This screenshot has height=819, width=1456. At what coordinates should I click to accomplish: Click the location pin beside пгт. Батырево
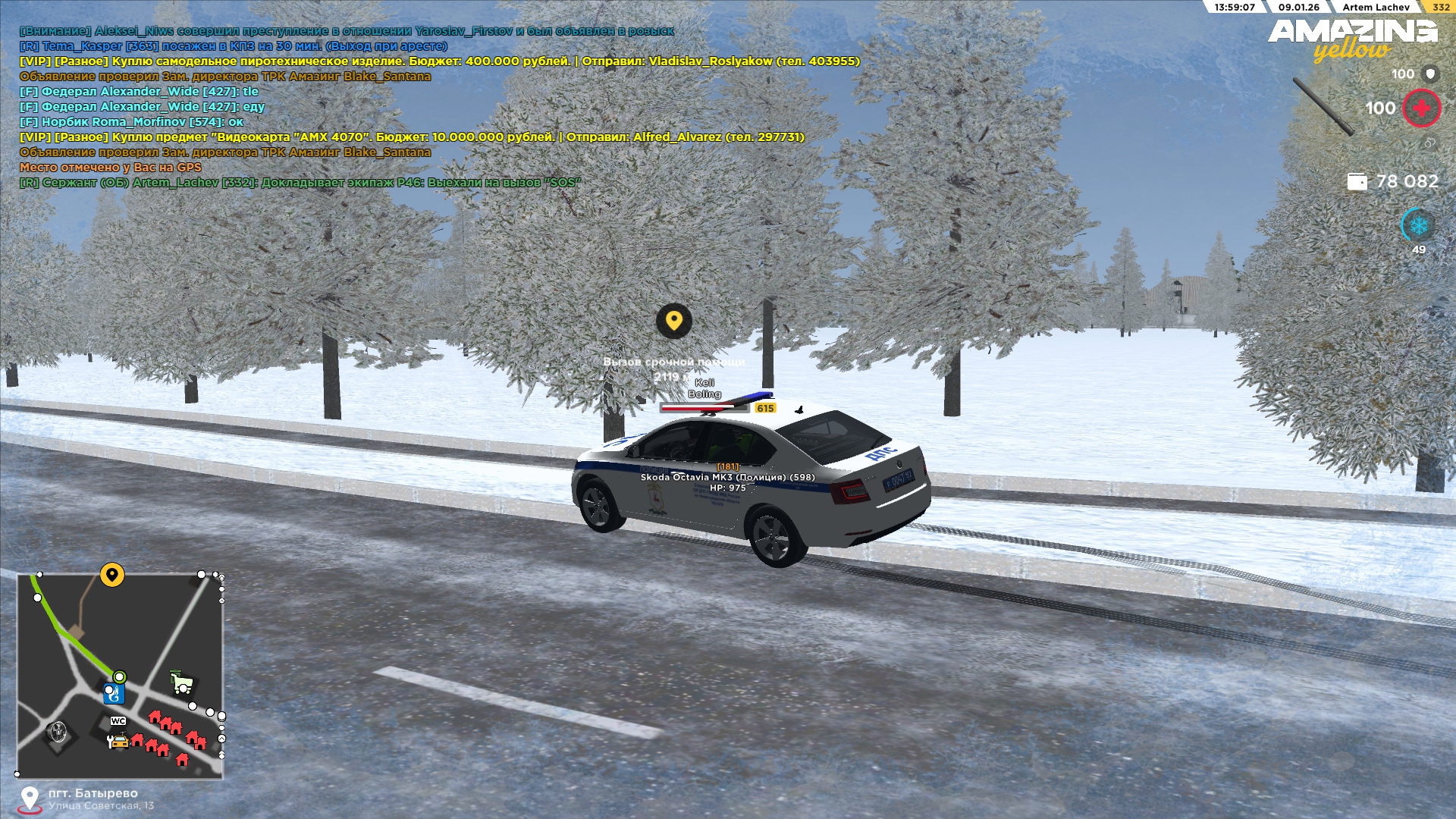(30, 799)
